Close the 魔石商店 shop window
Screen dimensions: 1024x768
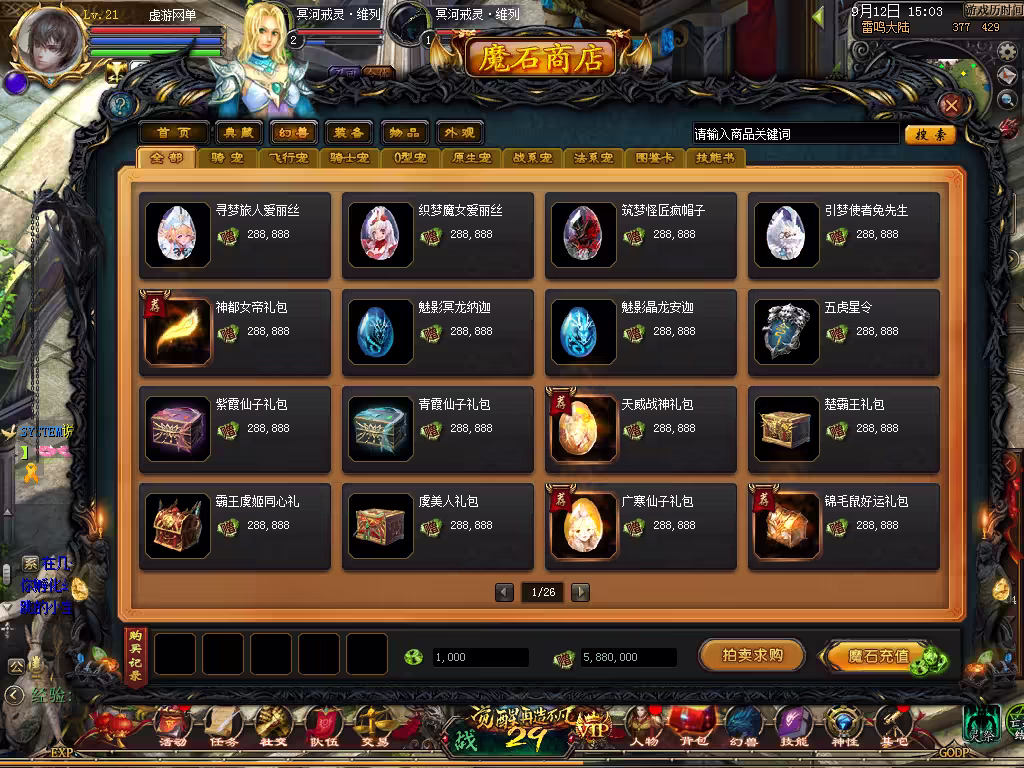(x=951, y=105)
